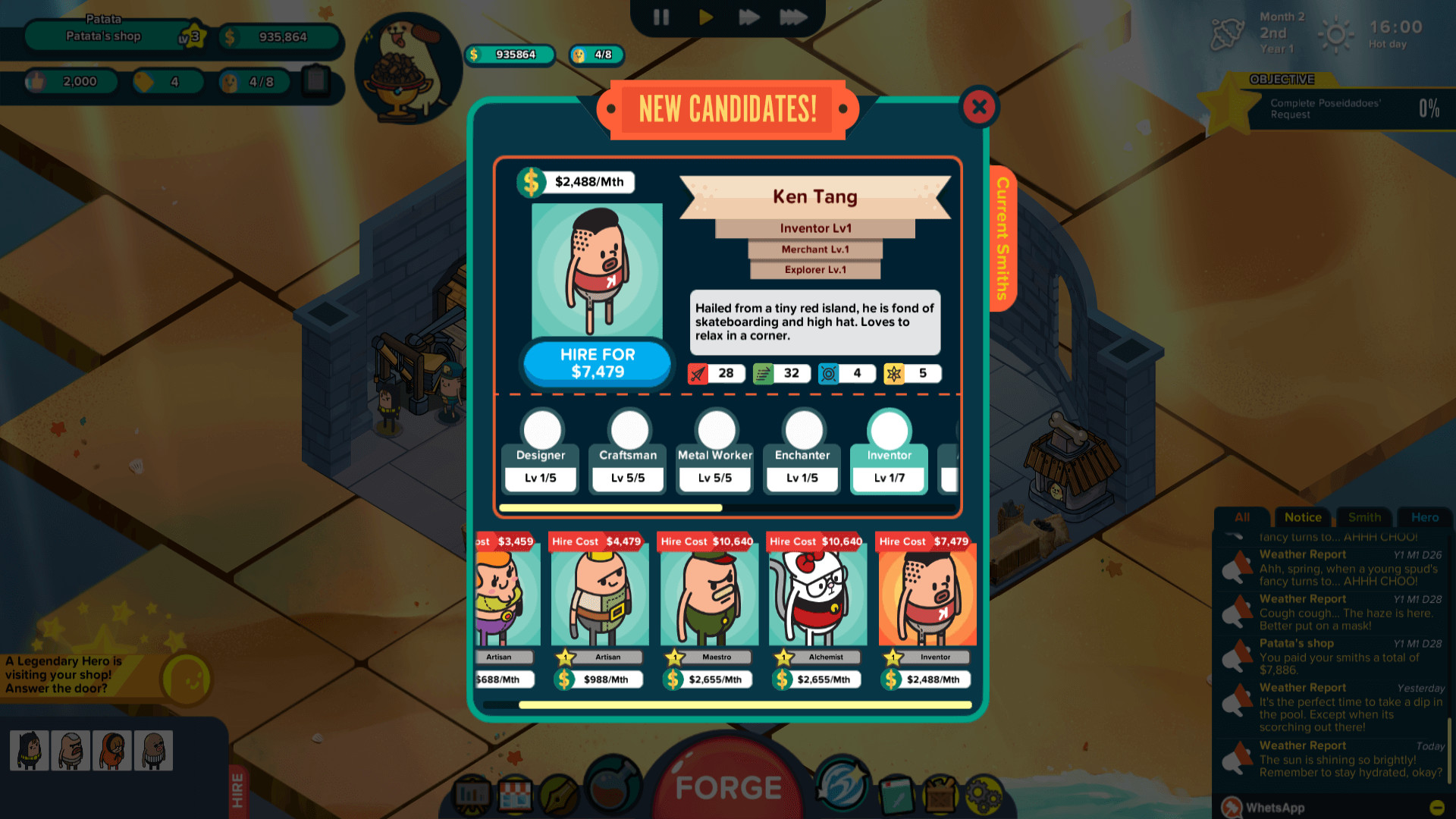Enable triple fast-forward speed

pos(793,17)
